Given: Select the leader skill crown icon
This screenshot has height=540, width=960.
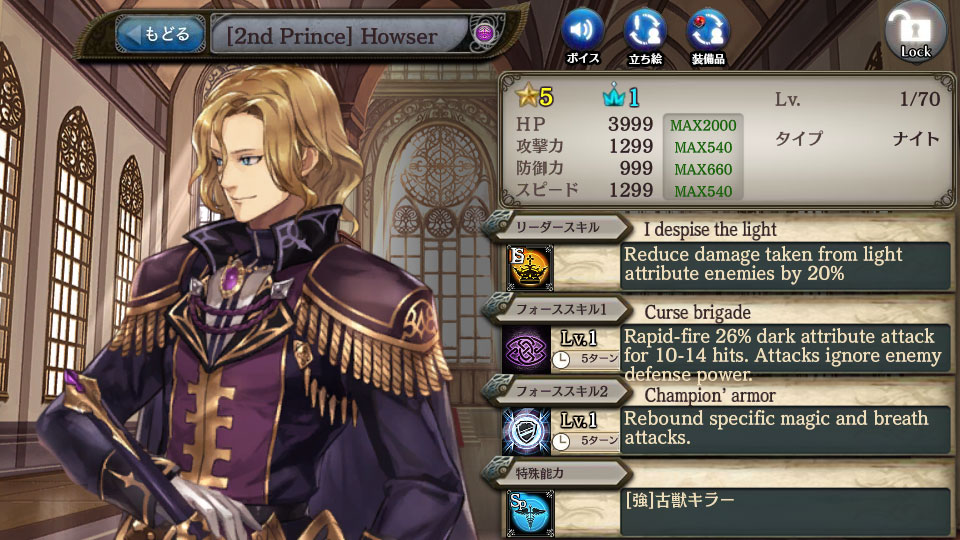Looking at the screenshot, I should [x=527, y=265].
